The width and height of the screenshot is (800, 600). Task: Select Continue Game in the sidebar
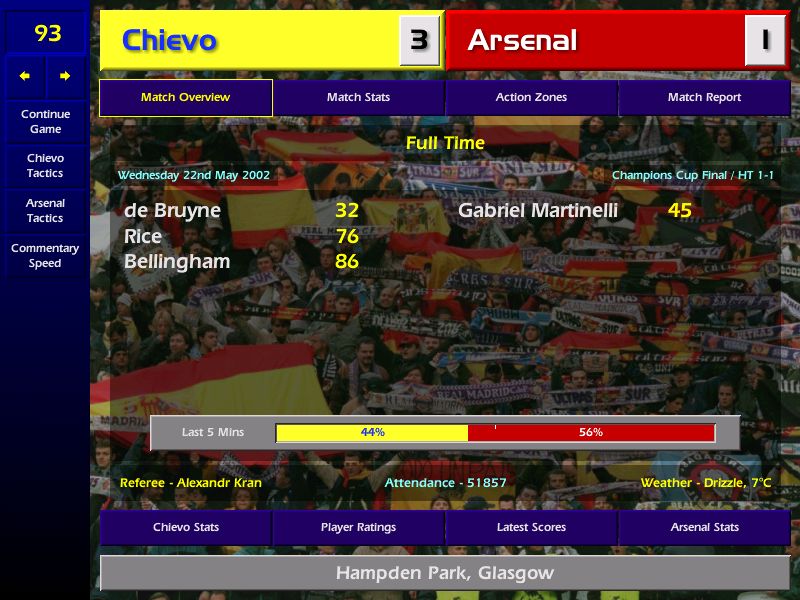pos(45,121)
